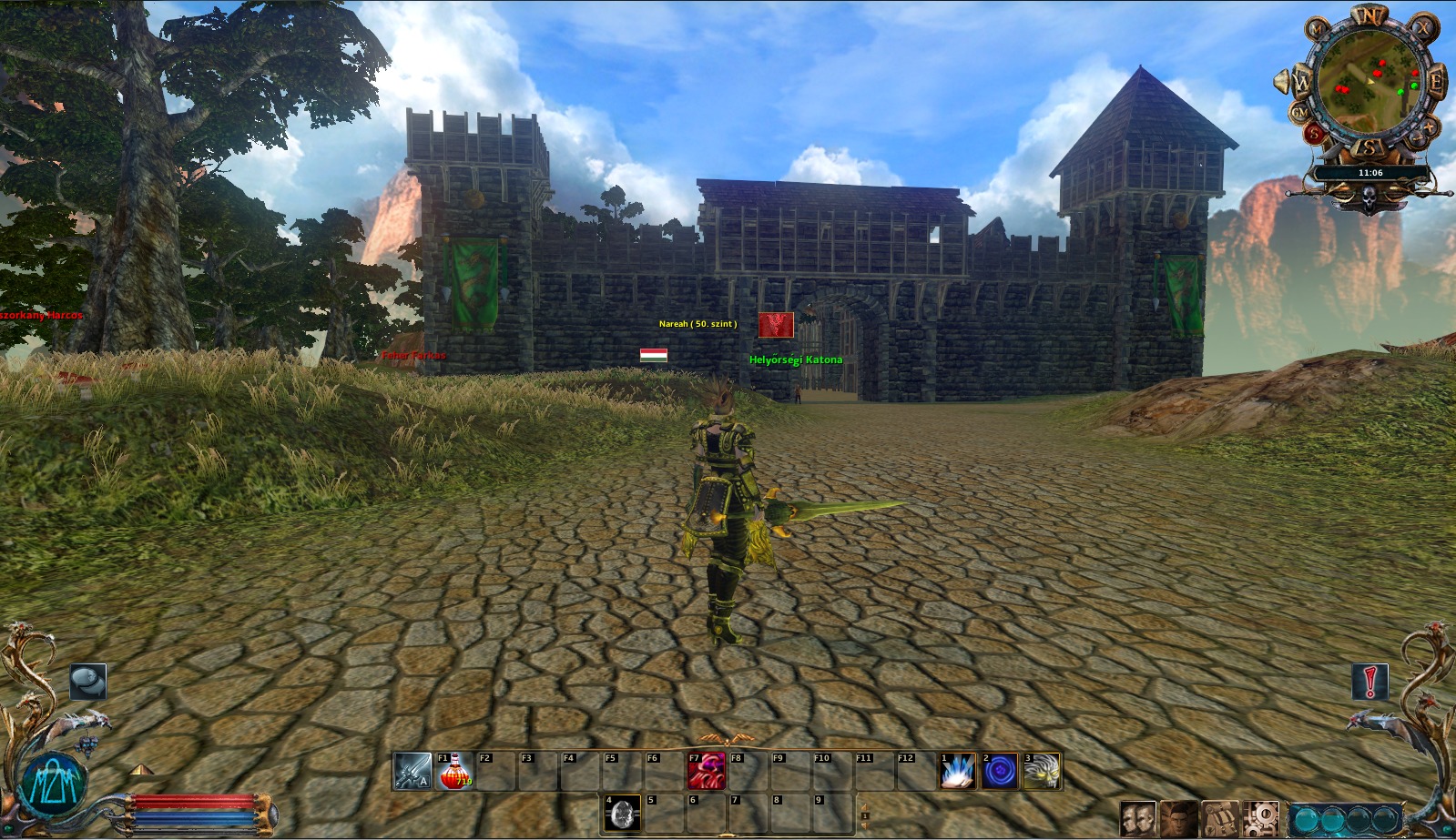Click the X button on the minimap ring
Screen dimensions: 1456x840
(x=1422, y=28)
